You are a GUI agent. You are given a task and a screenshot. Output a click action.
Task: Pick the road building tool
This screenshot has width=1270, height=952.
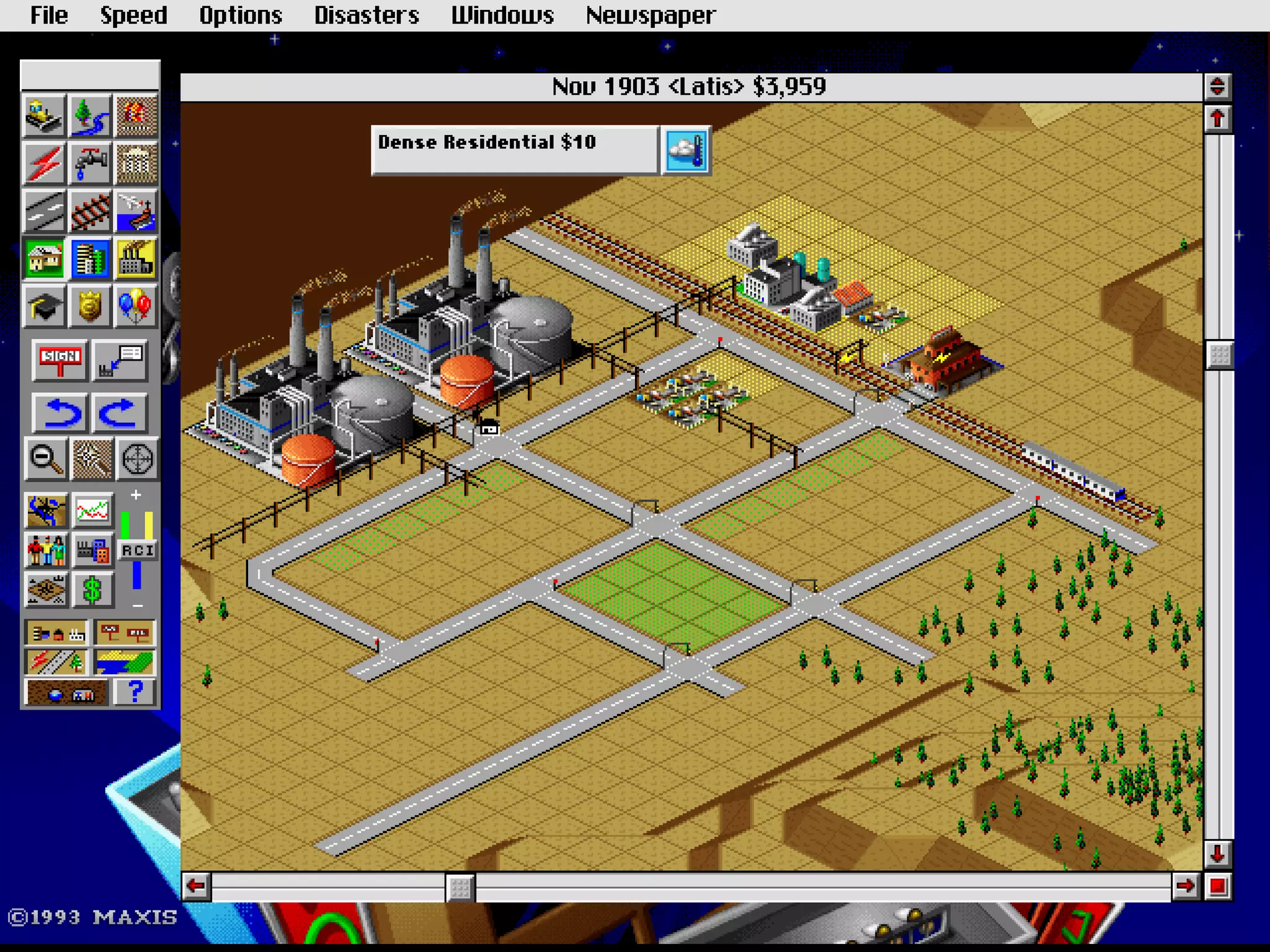click(43, 211)
